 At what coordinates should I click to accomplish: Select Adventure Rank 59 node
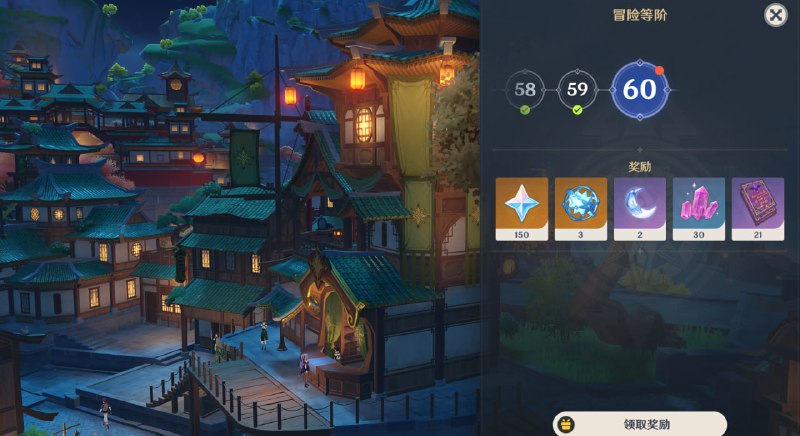[577, 90]
